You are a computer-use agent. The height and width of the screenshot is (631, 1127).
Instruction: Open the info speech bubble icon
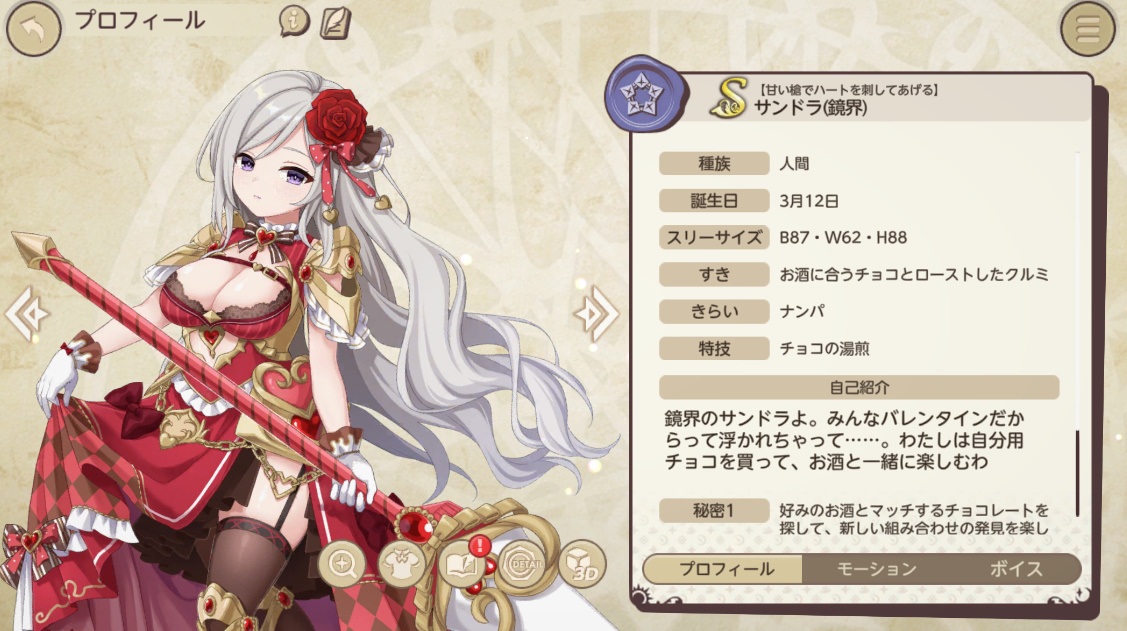click(294, 20)
